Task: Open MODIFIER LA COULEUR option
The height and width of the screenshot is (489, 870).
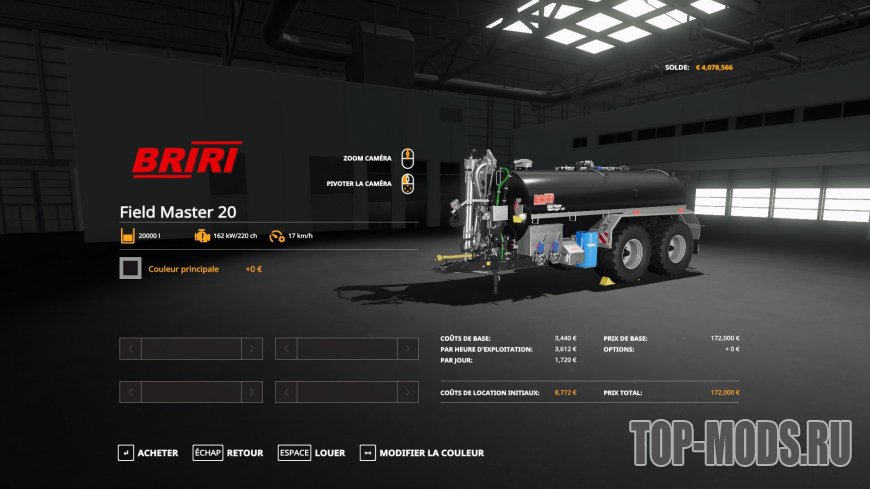Action: pyautogui.click(x=422, y=453)
